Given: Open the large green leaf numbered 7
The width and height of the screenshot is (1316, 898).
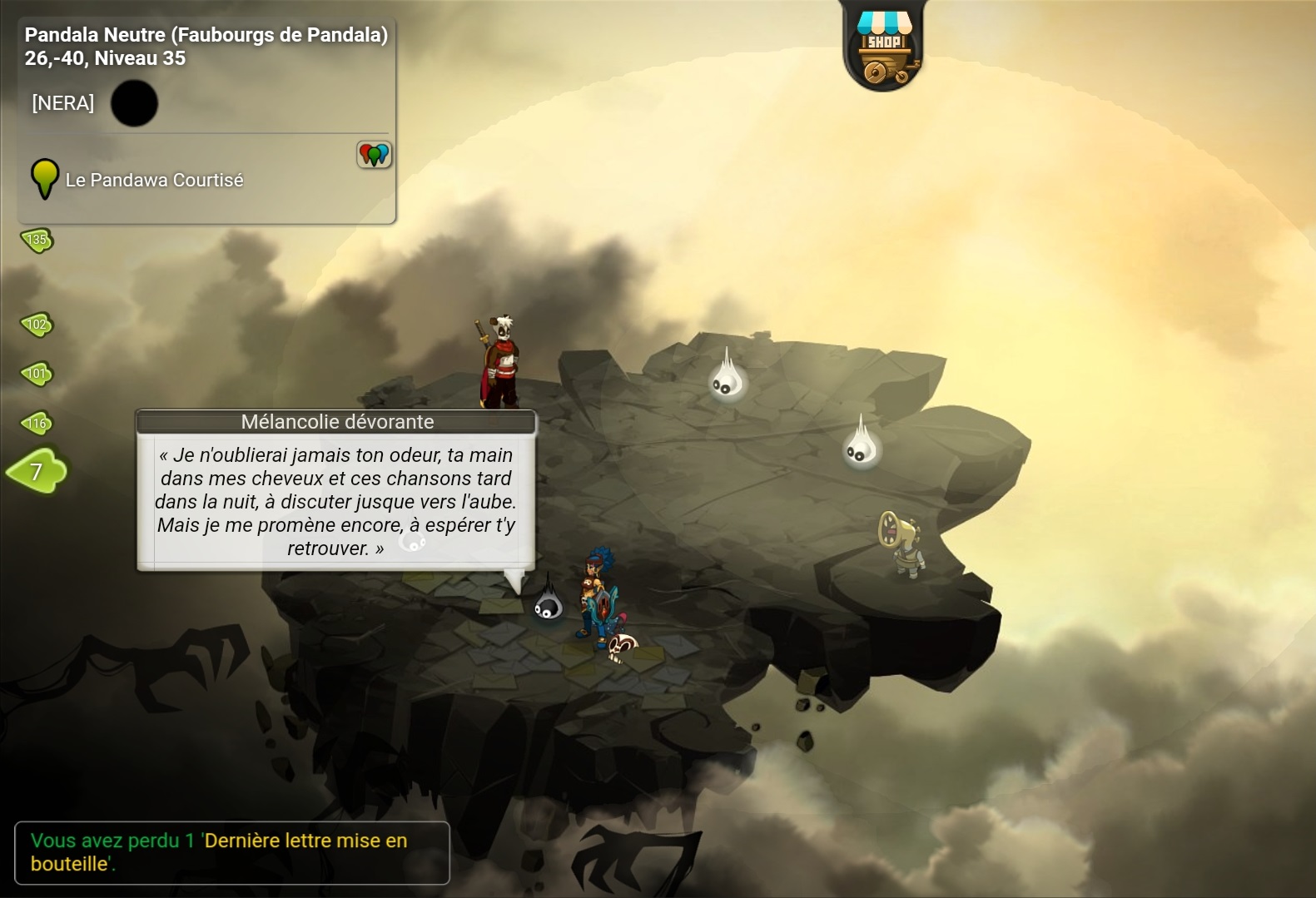Looking at the screenshot, I should 37,472.
